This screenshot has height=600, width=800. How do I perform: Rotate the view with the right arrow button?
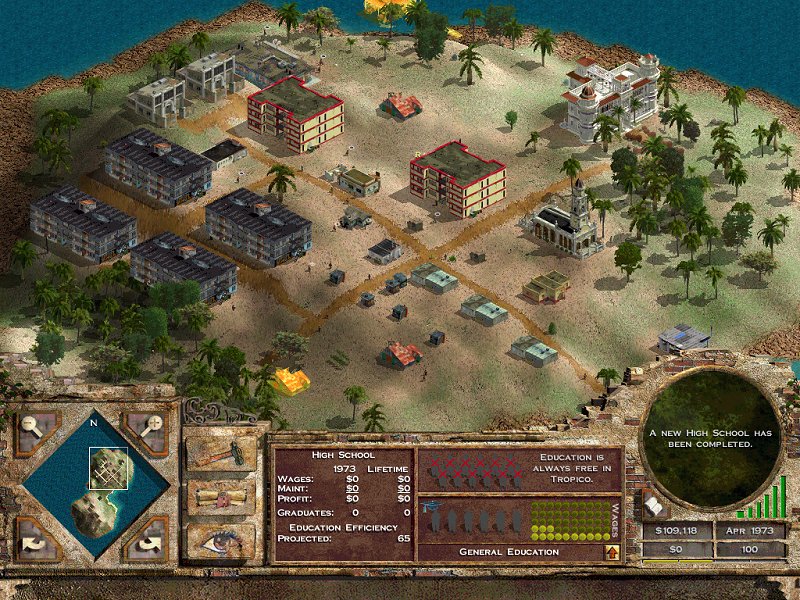click(x=148, y=538)
